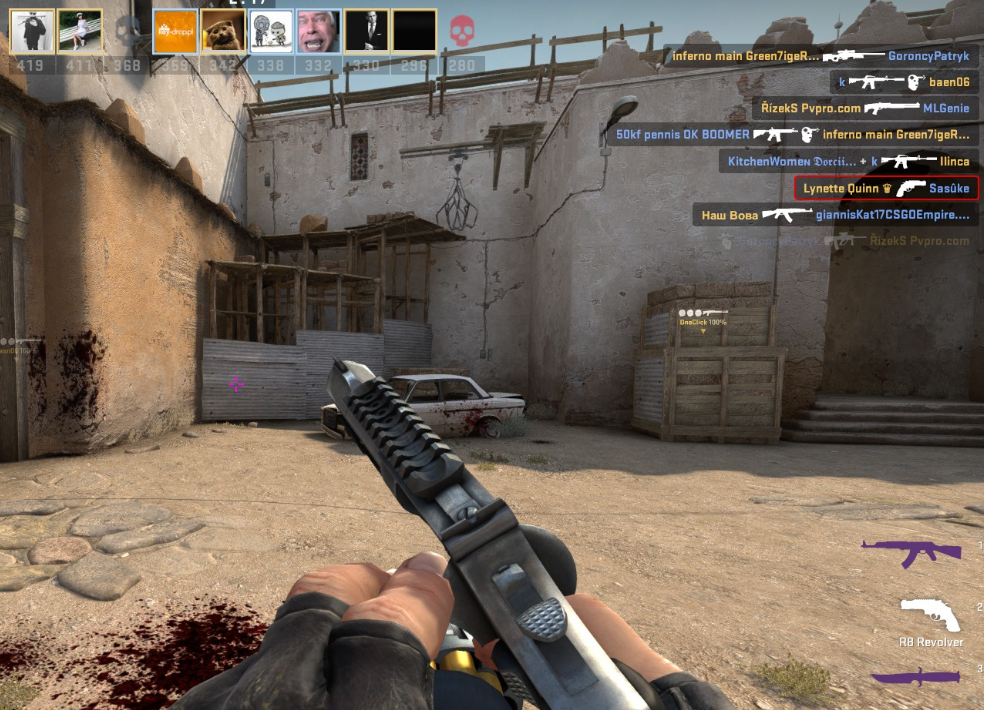
Task: Select the baen06 headshot kill feed row
Action: [904, 82]
